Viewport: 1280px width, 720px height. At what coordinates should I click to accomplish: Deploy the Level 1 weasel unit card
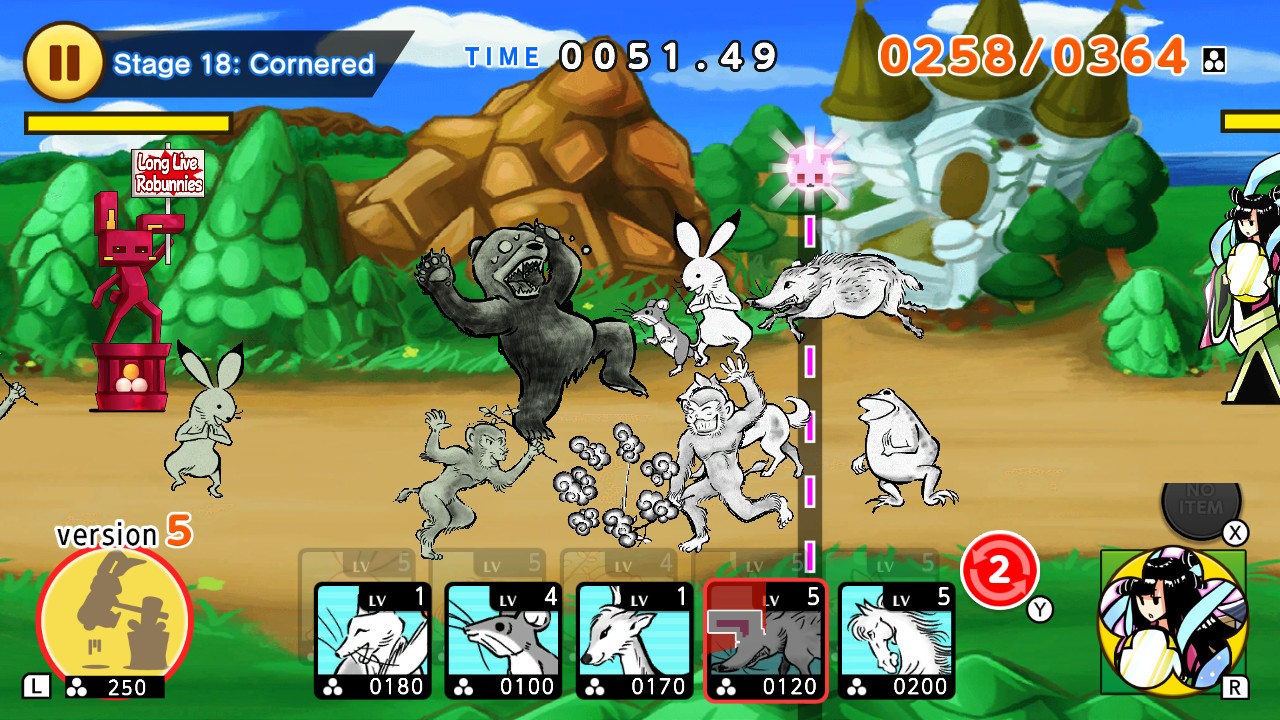pyautogui.click(x=370, y=640)
